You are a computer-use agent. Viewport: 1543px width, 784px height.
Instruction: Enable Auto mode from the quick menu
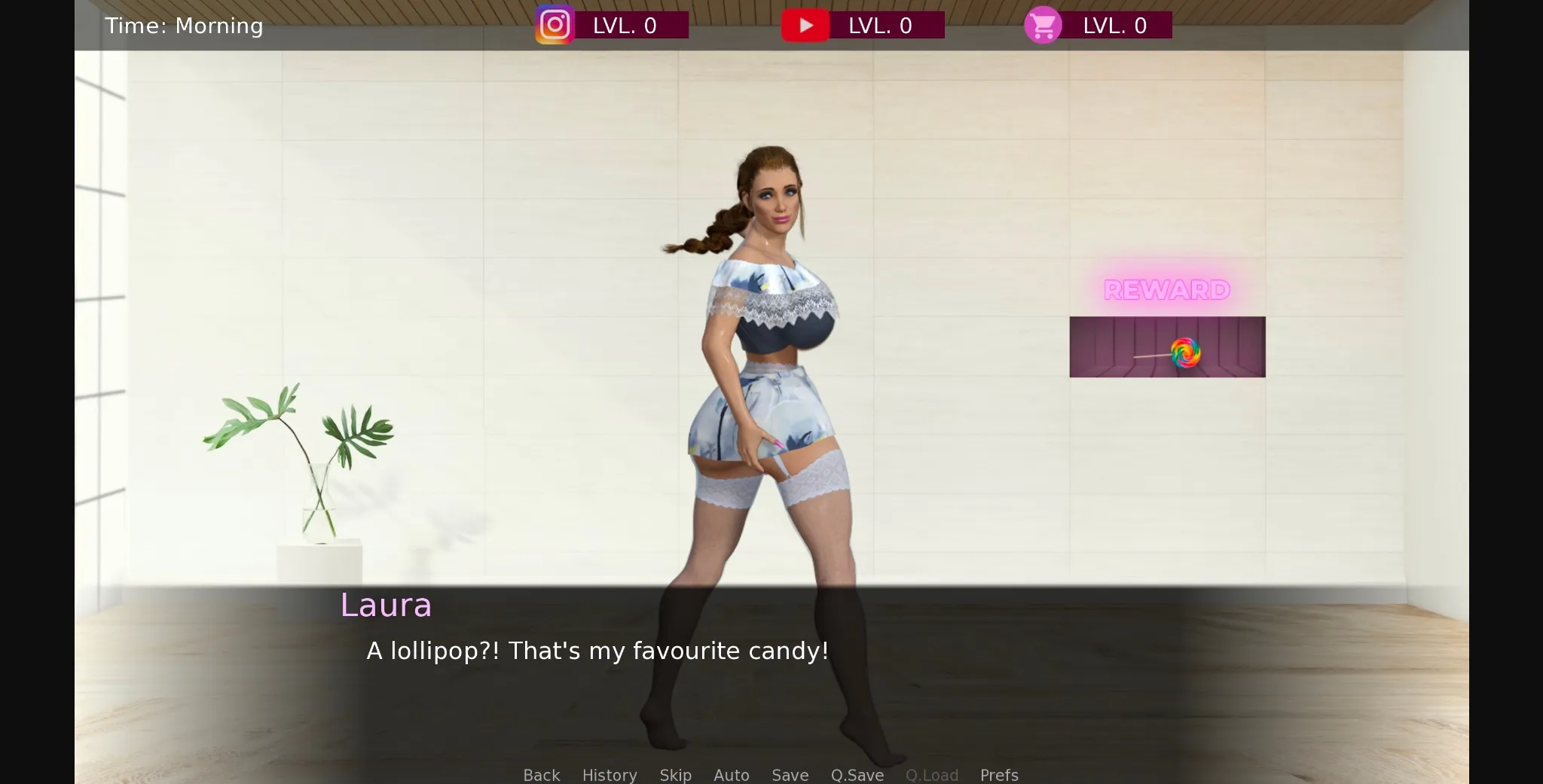pyautogui.click(x=731, y=775)
